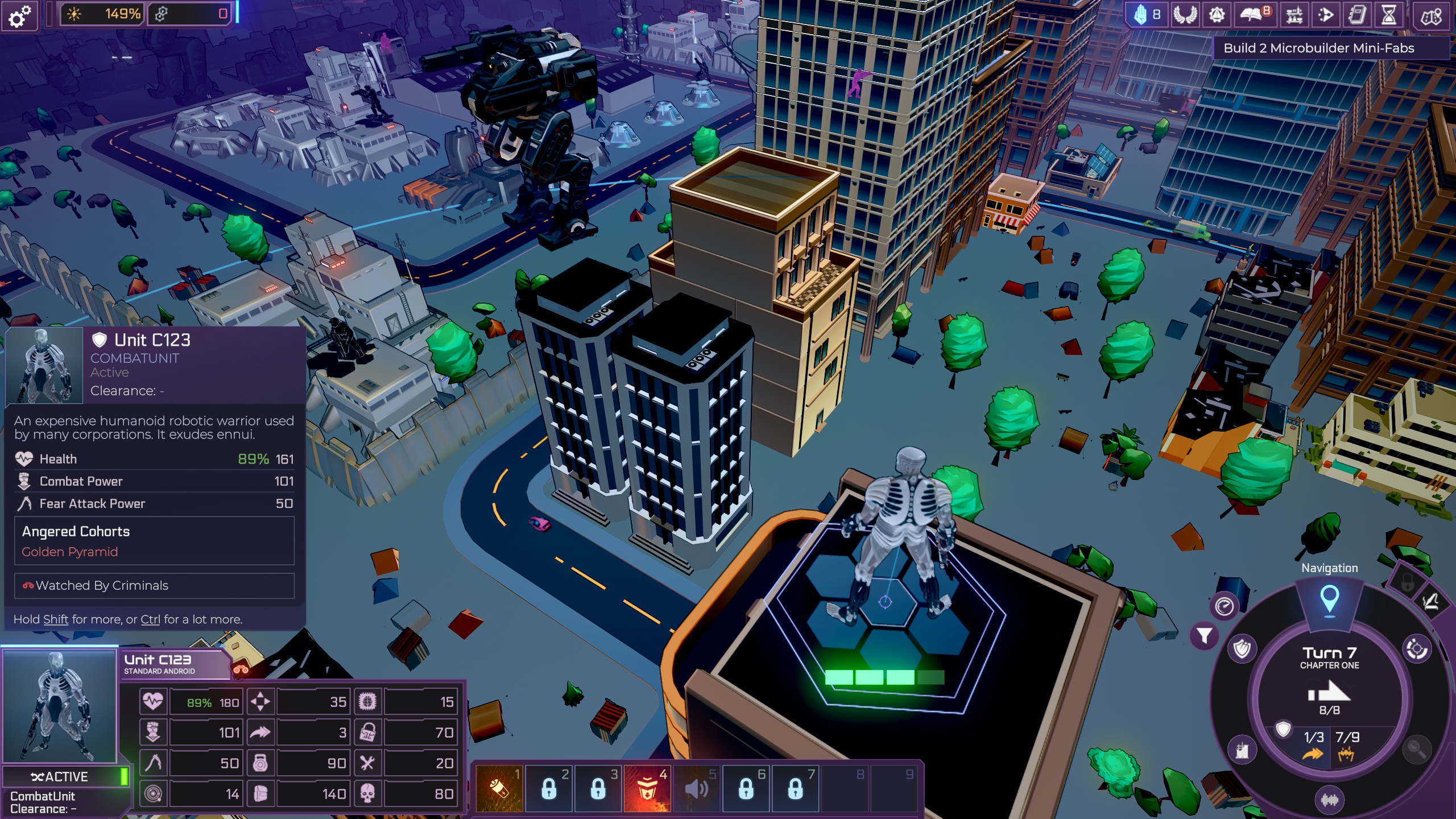Open the settings gears menu
Viewport: 1456px width, 819px height.
(x=20, y=16)
